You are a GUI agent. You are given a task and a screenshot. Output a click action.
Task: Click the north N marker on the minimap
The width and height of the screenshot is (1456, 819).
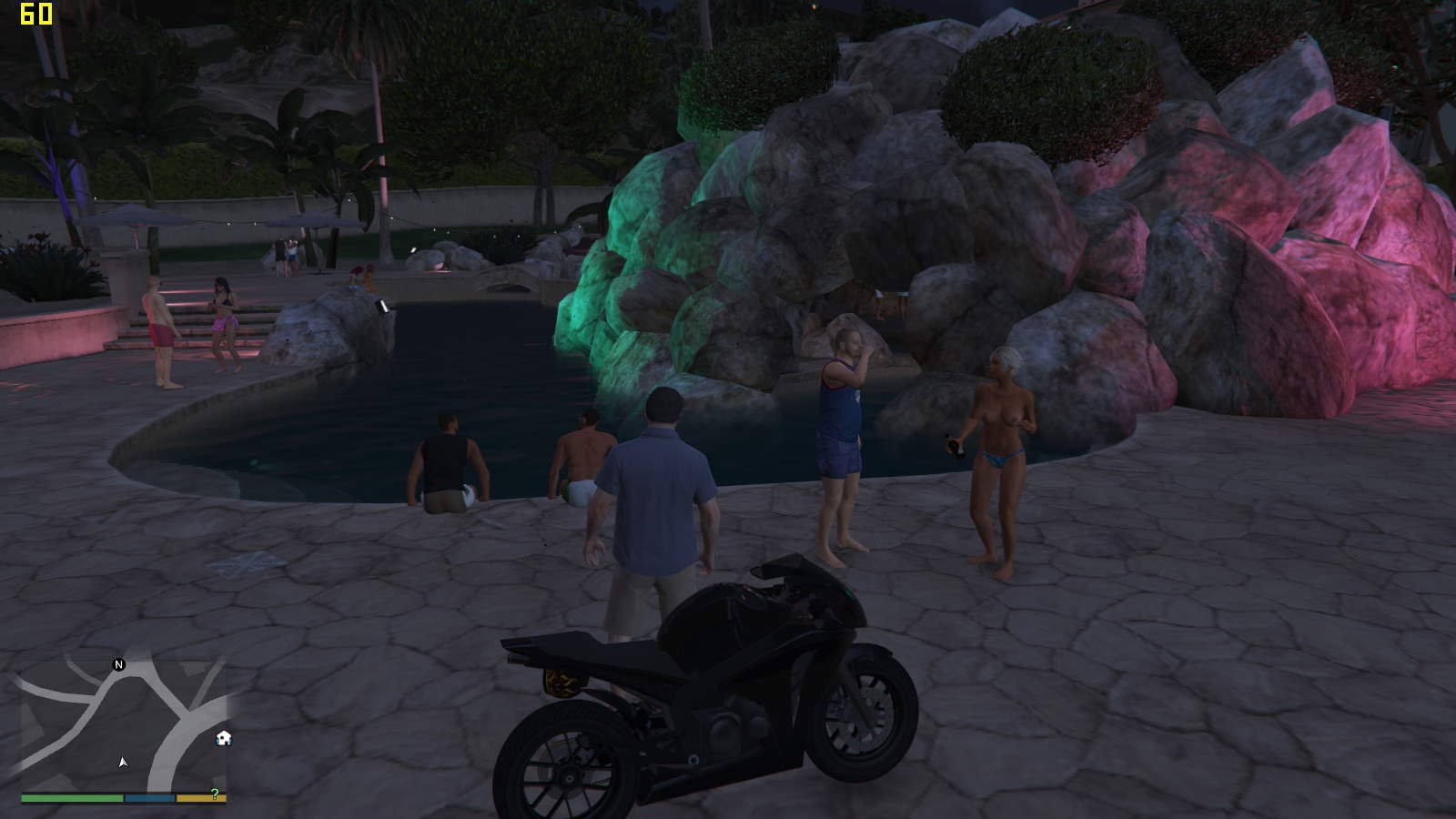click(x=118, y=665)
